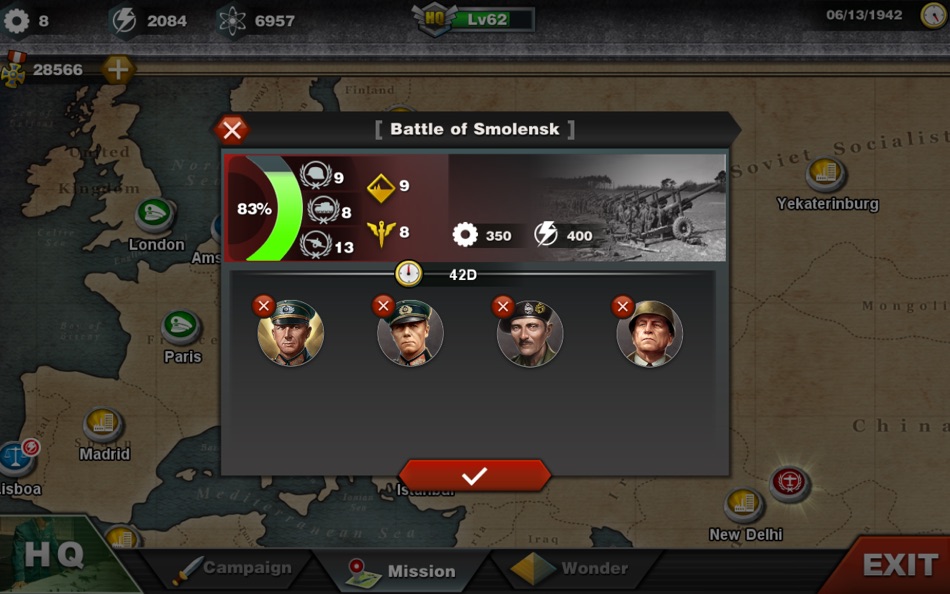Viewport: 950px width, 594px height.
Task: Confirm the mission with the red checkmark button
Action: point(475,476)
